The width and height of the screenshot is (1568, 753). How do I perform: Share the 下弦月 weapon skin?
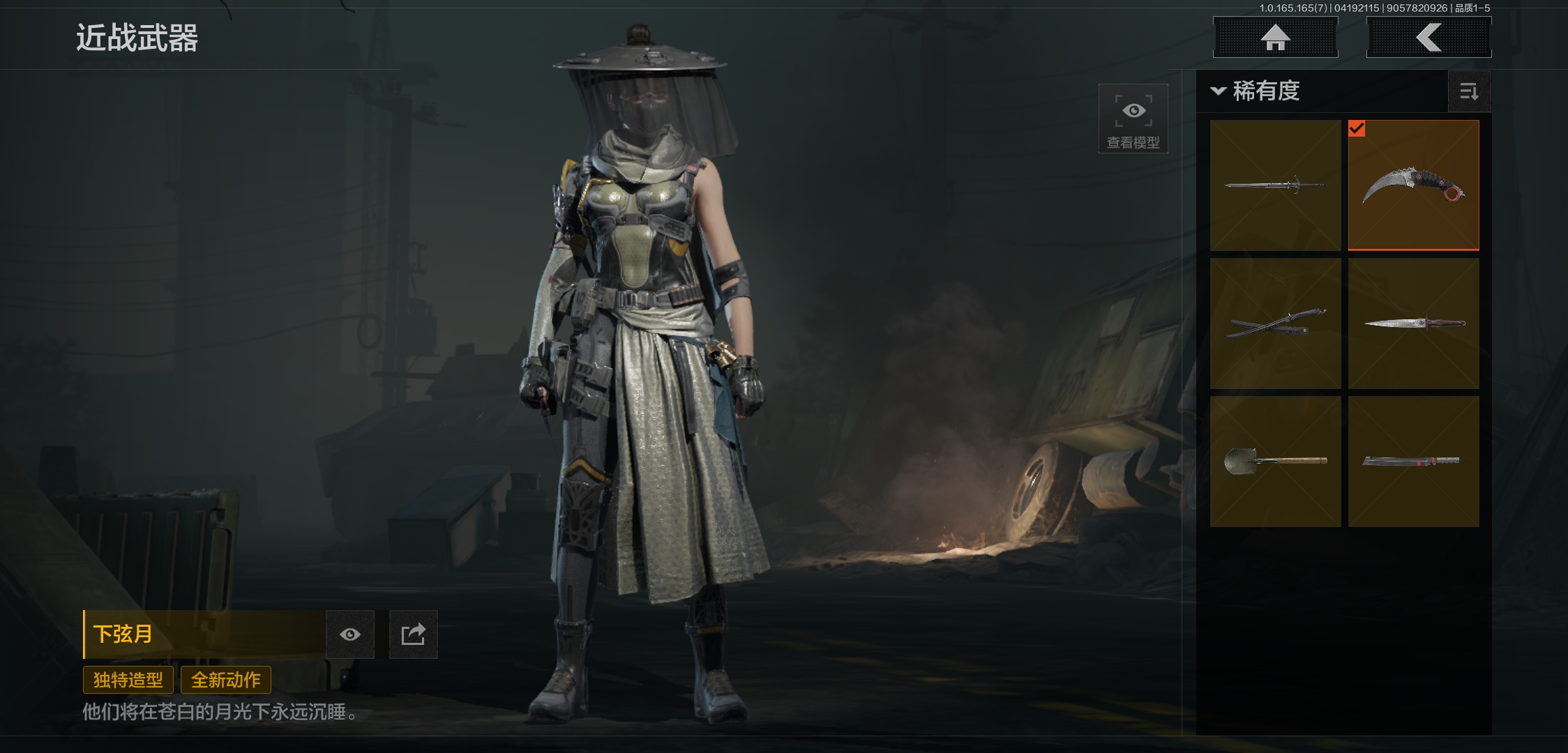coord(413,634)
